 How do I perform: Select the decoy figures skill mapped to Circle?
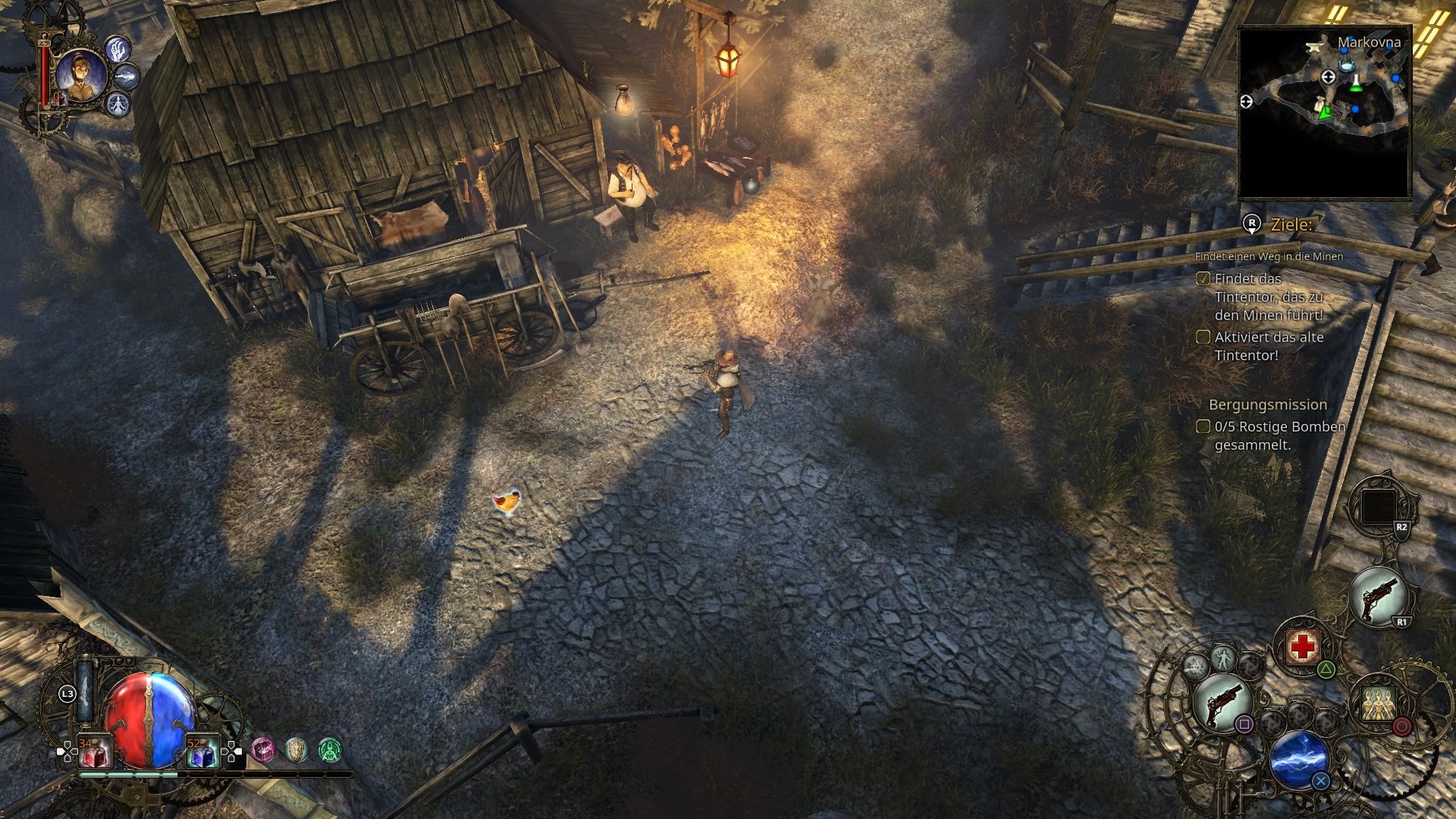(x=1379, y=703)
